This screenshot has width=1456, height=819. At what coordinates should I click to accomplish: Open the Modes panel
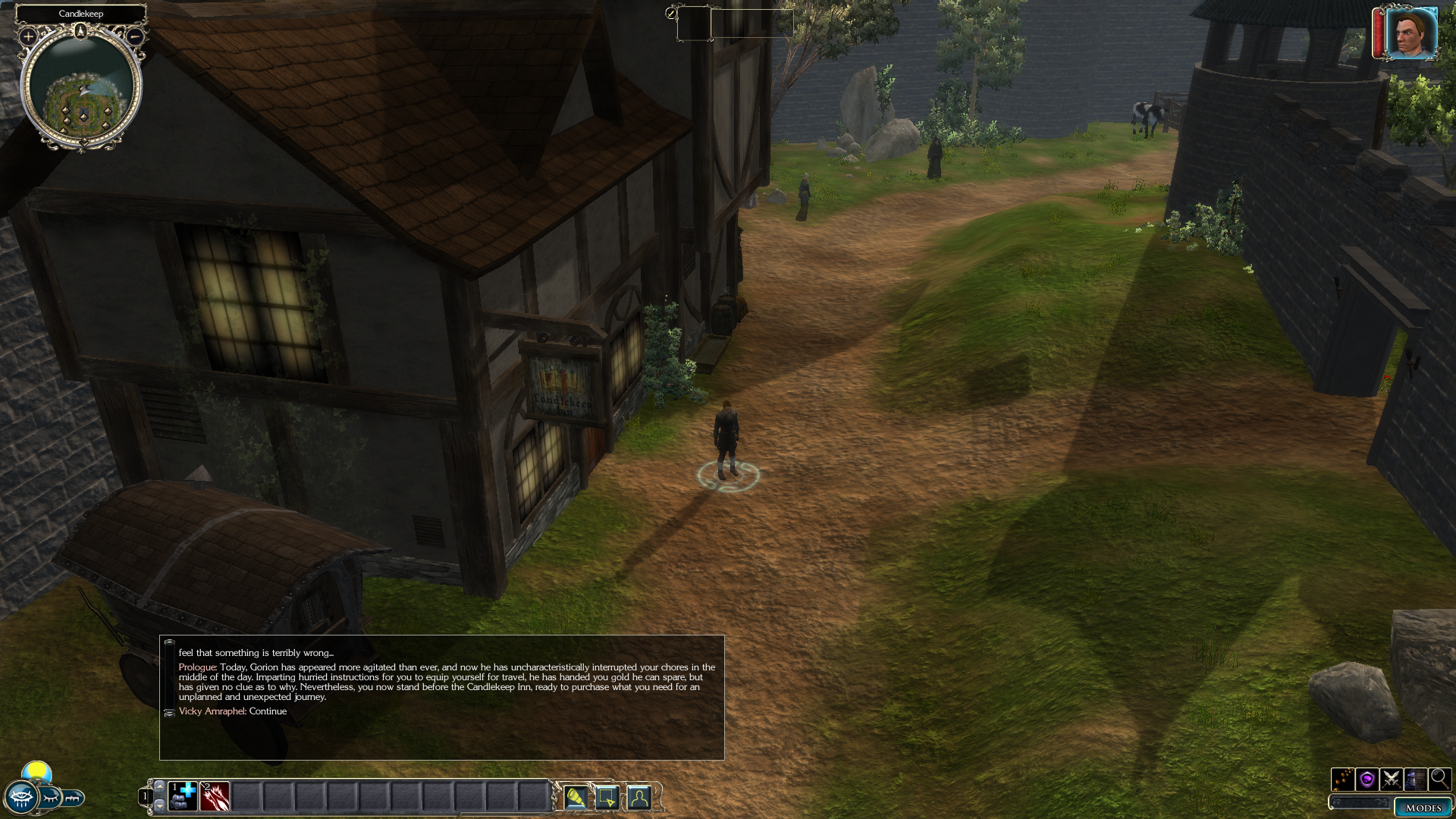(x=1423, y=808)
